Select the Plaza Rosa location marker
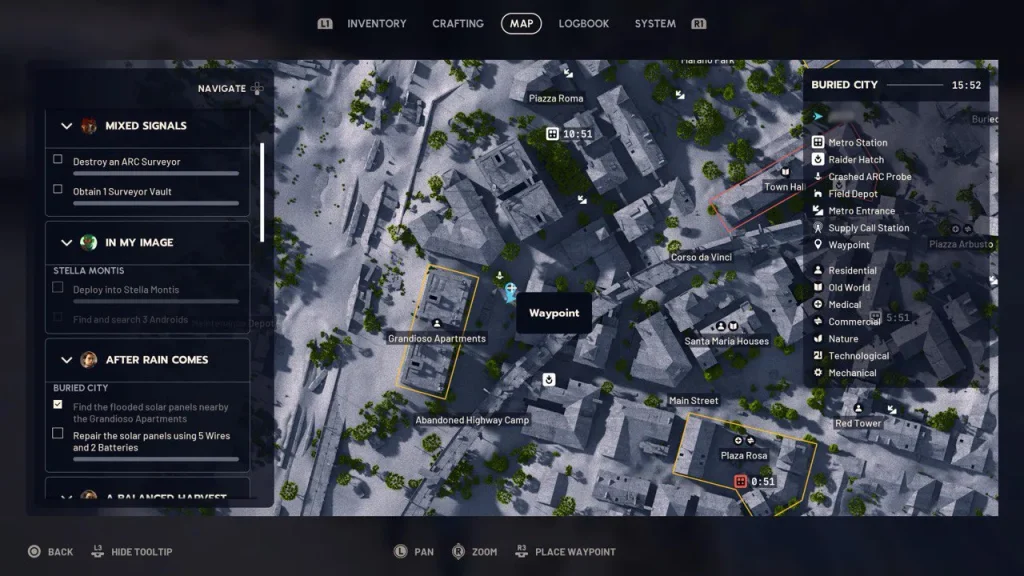This screenshot has height=576, width=1024. (x=744, y=441)
